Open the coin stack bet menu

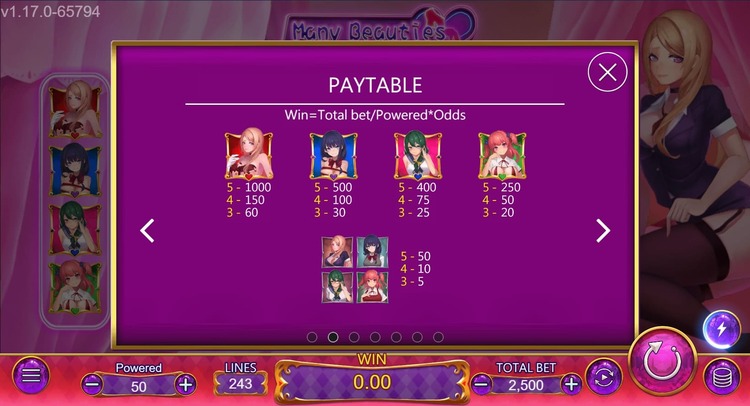coord(718,378)
